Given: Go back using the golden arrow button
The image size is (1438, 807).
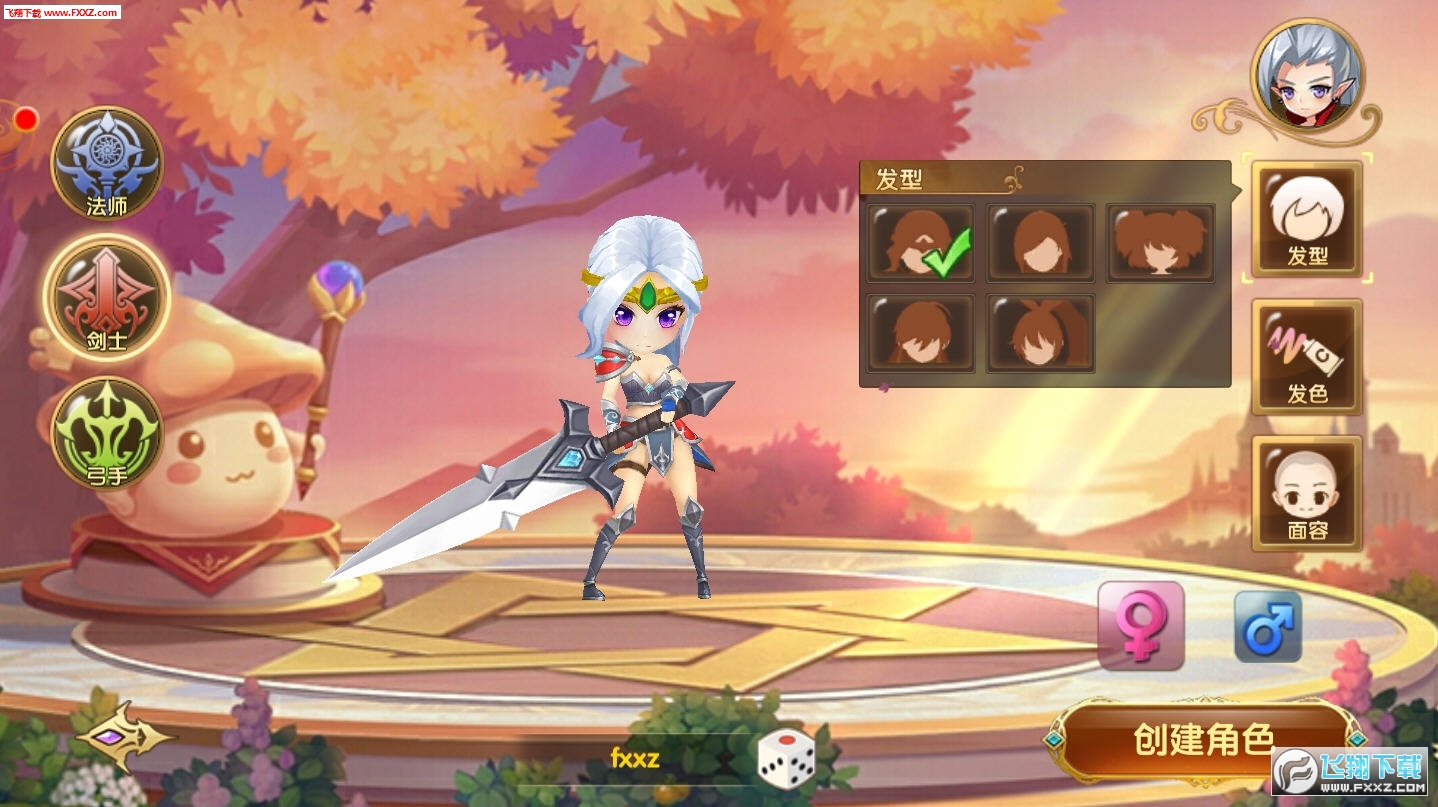Looking at the screenshot, I should click(124, 738).
